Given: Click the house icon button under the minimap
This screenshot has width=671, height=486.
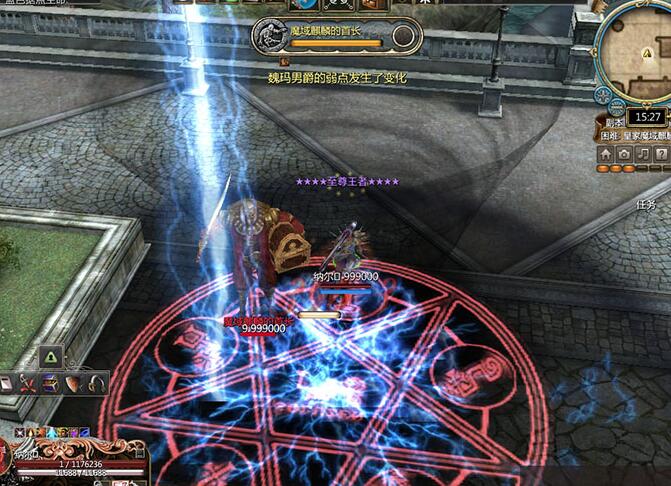Looking at the screenshot, I should click(x=606, y=154).
